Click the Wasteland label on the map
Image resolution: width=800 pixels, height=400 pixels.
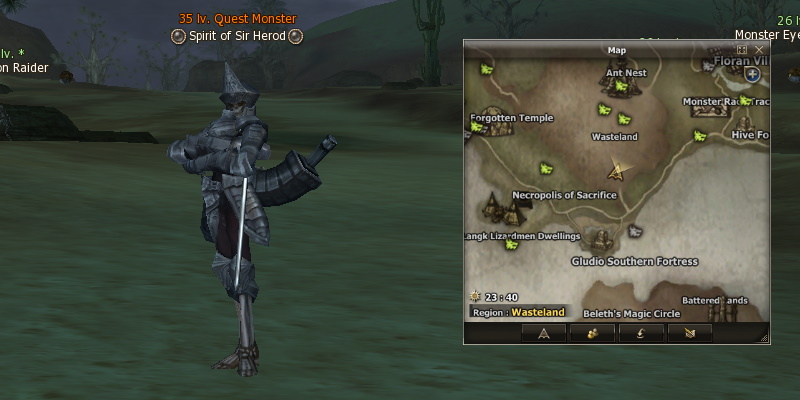(x=615, y=137)
